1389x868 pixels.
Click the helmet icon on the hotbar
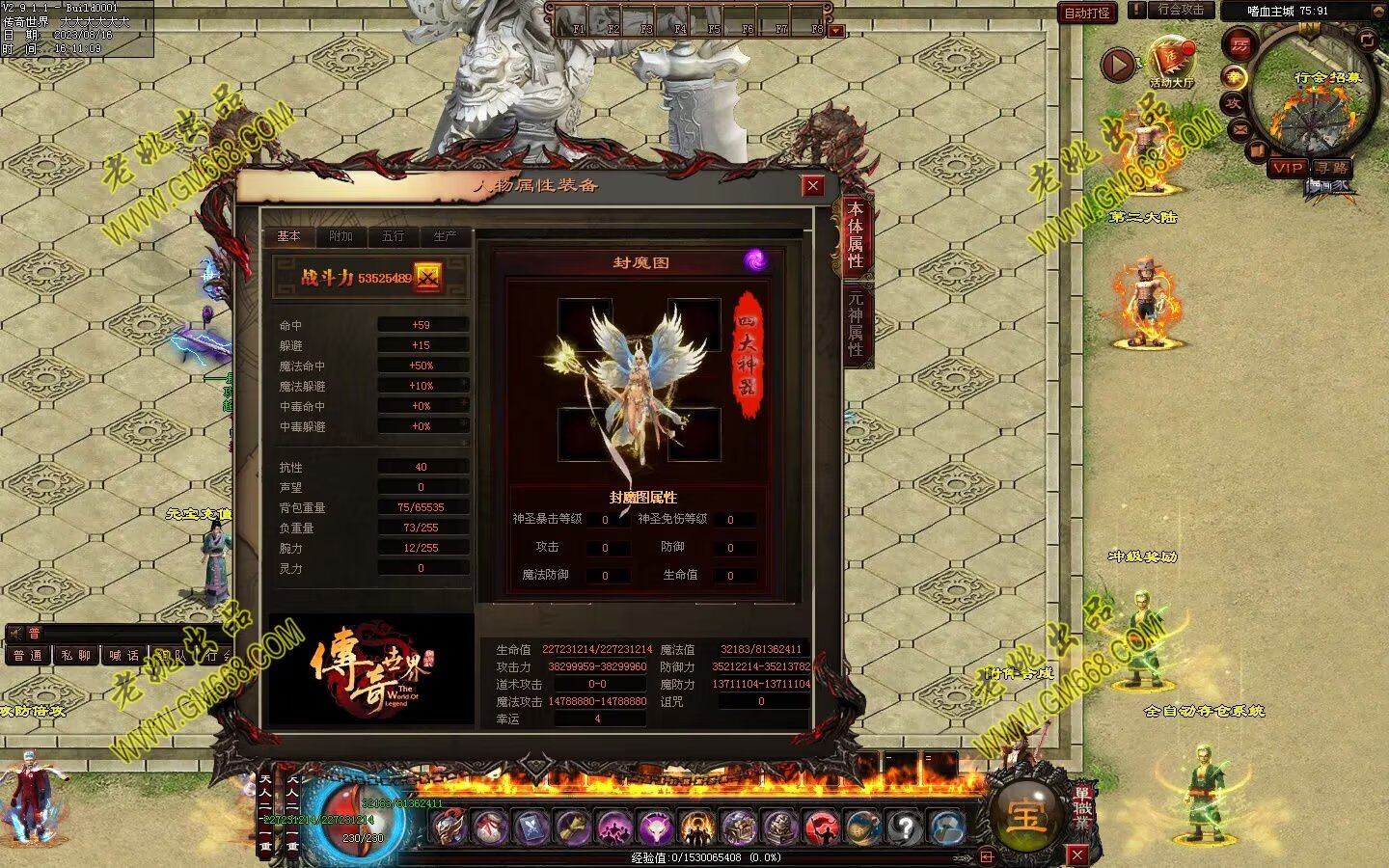[449, 827]
